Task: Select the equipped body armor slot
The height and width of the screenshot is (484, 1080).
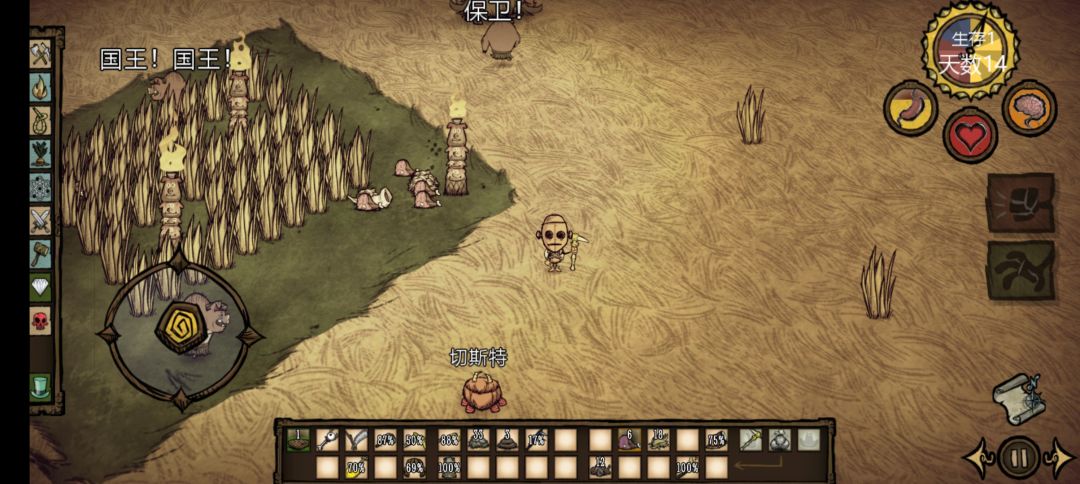Action: 779,439
